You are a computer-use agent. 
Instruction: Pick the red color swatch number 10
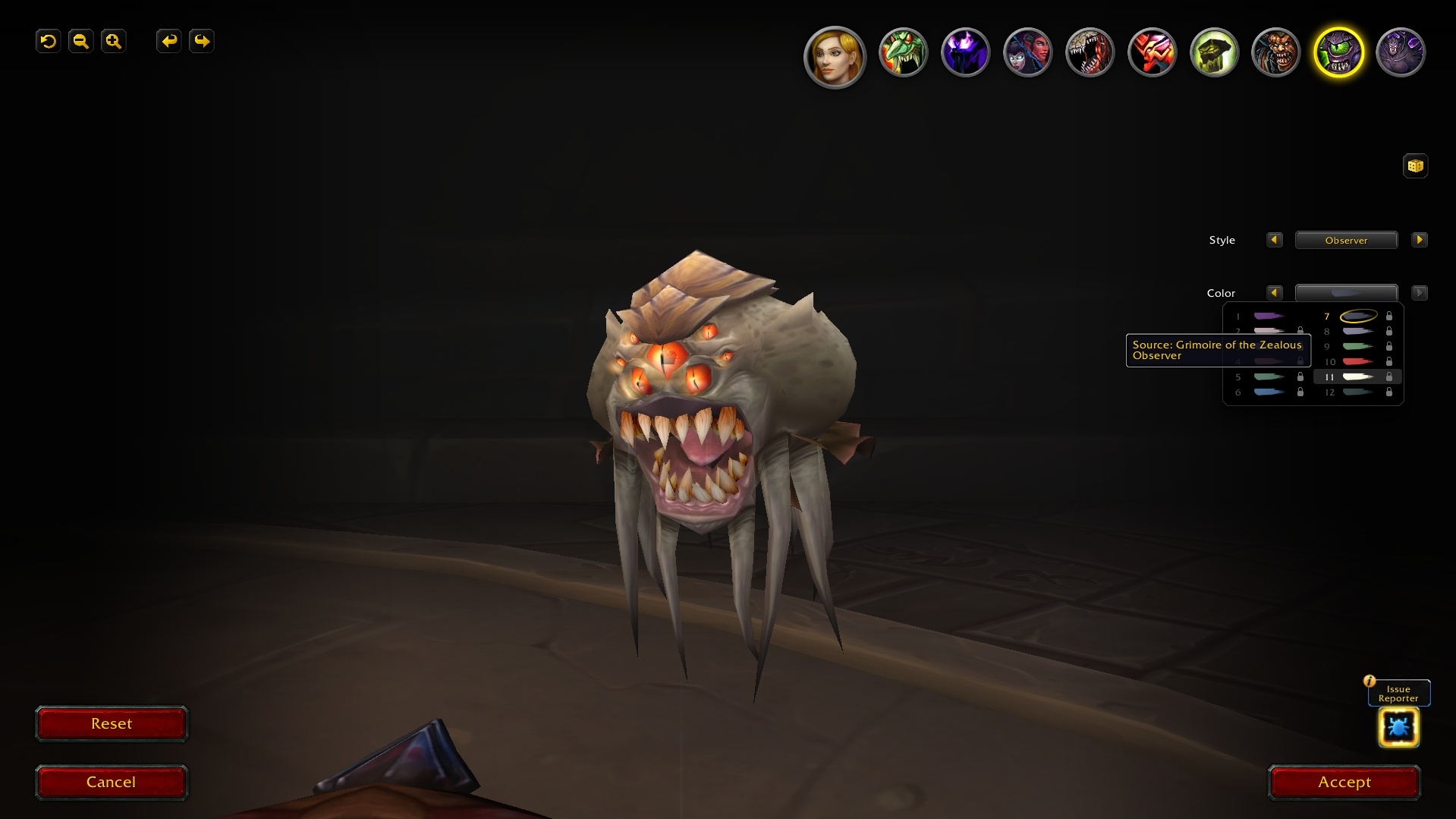tap(1357, 361)
